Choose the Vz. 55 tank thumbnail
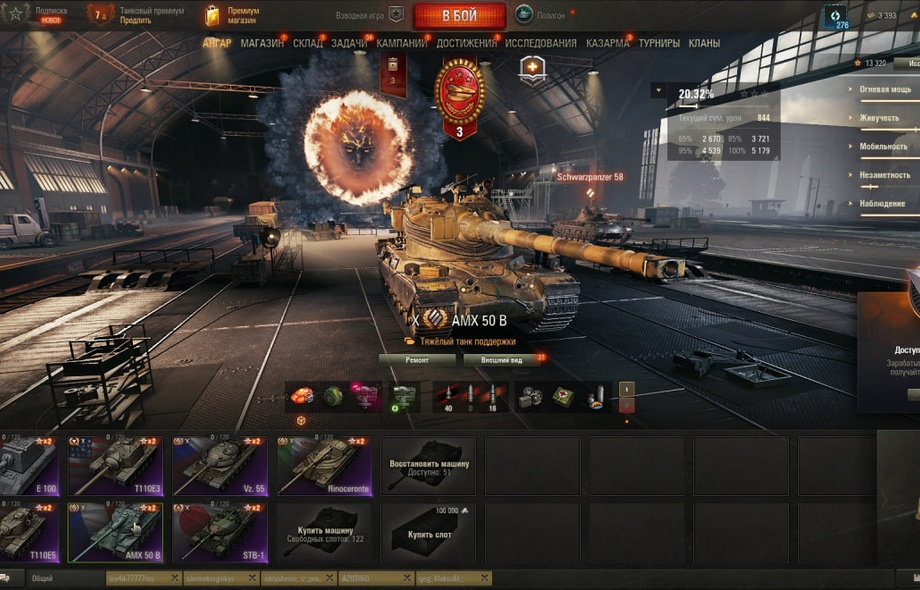 click(219, 464)
